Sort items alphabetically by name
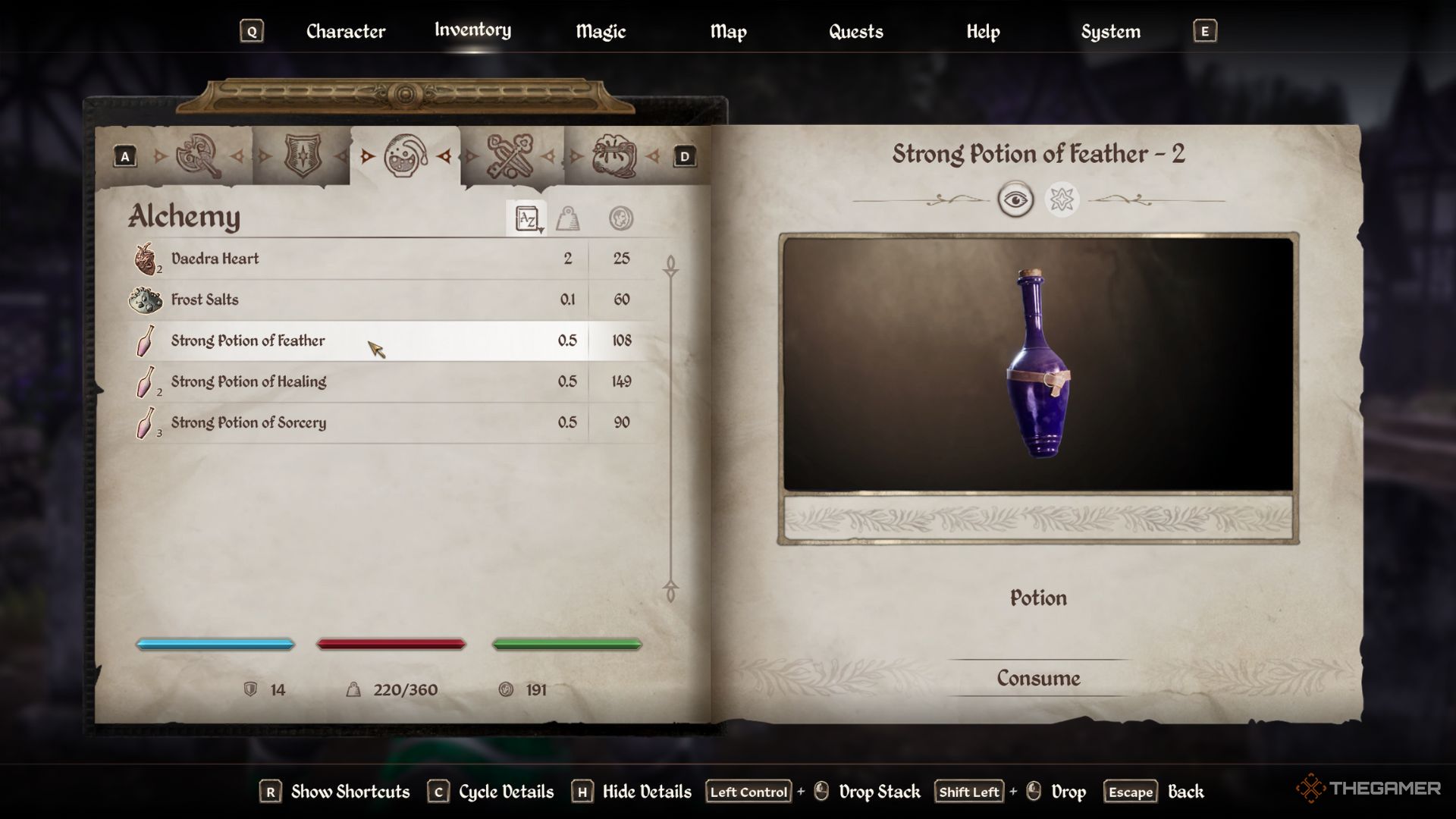This screenshot has height=819, width=1456. [527, 219]
